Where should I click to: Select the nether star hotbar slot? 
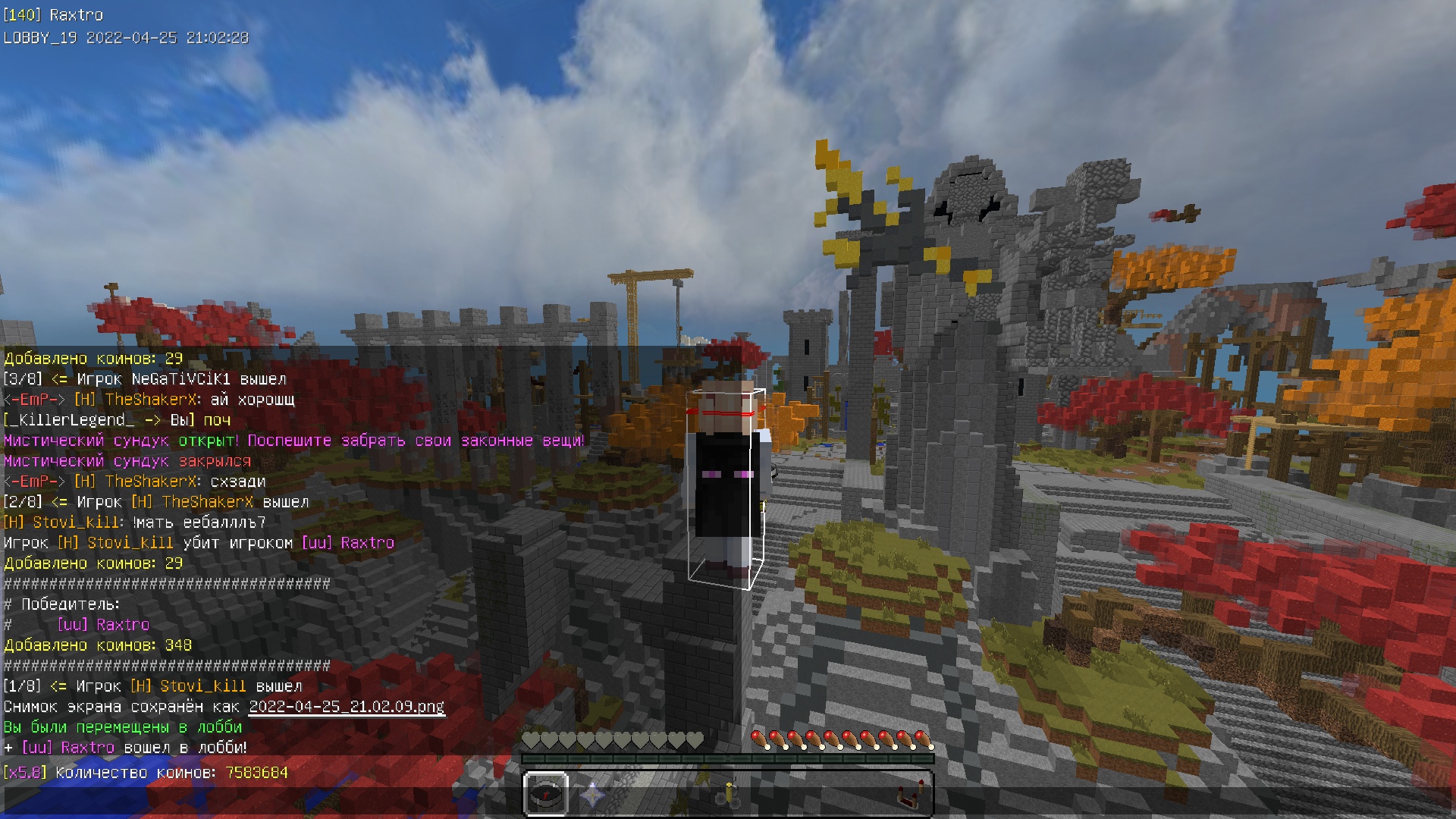coord(591,795)
